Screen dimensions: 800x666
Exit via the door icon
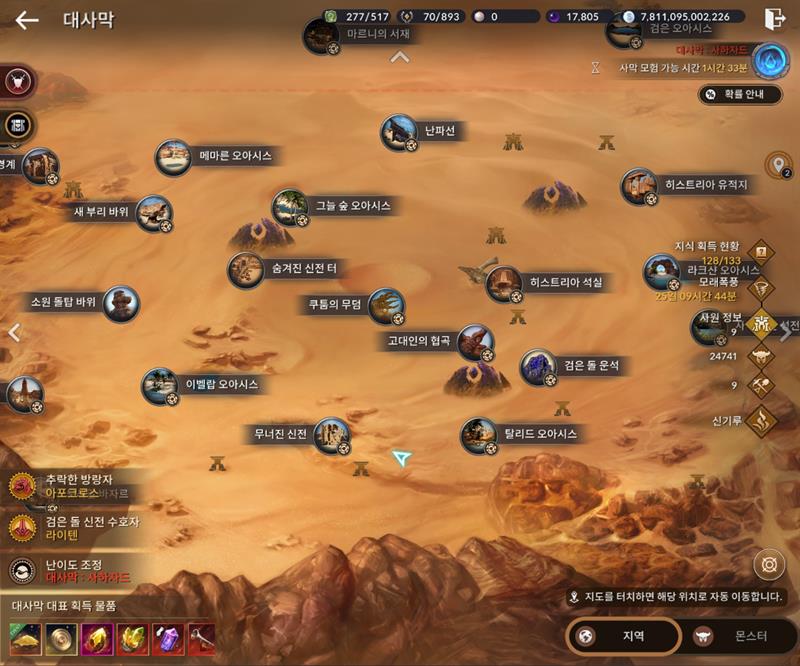click(774, 19)
